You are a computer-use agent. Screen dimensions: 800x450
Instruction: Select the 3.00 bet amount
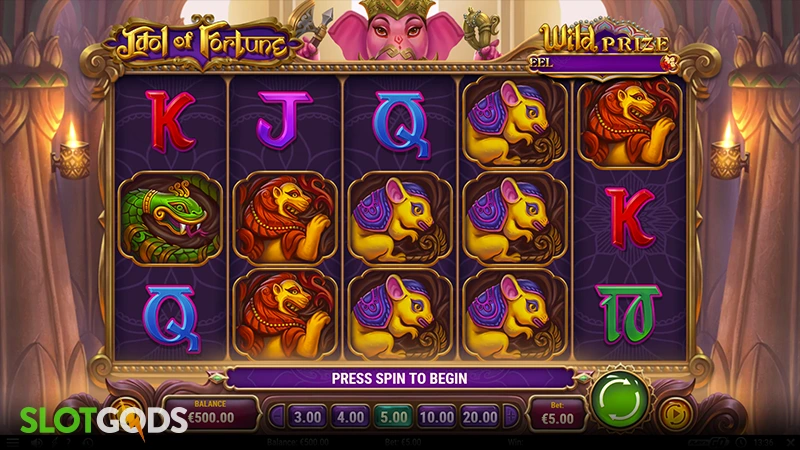[x=308, y=413]
